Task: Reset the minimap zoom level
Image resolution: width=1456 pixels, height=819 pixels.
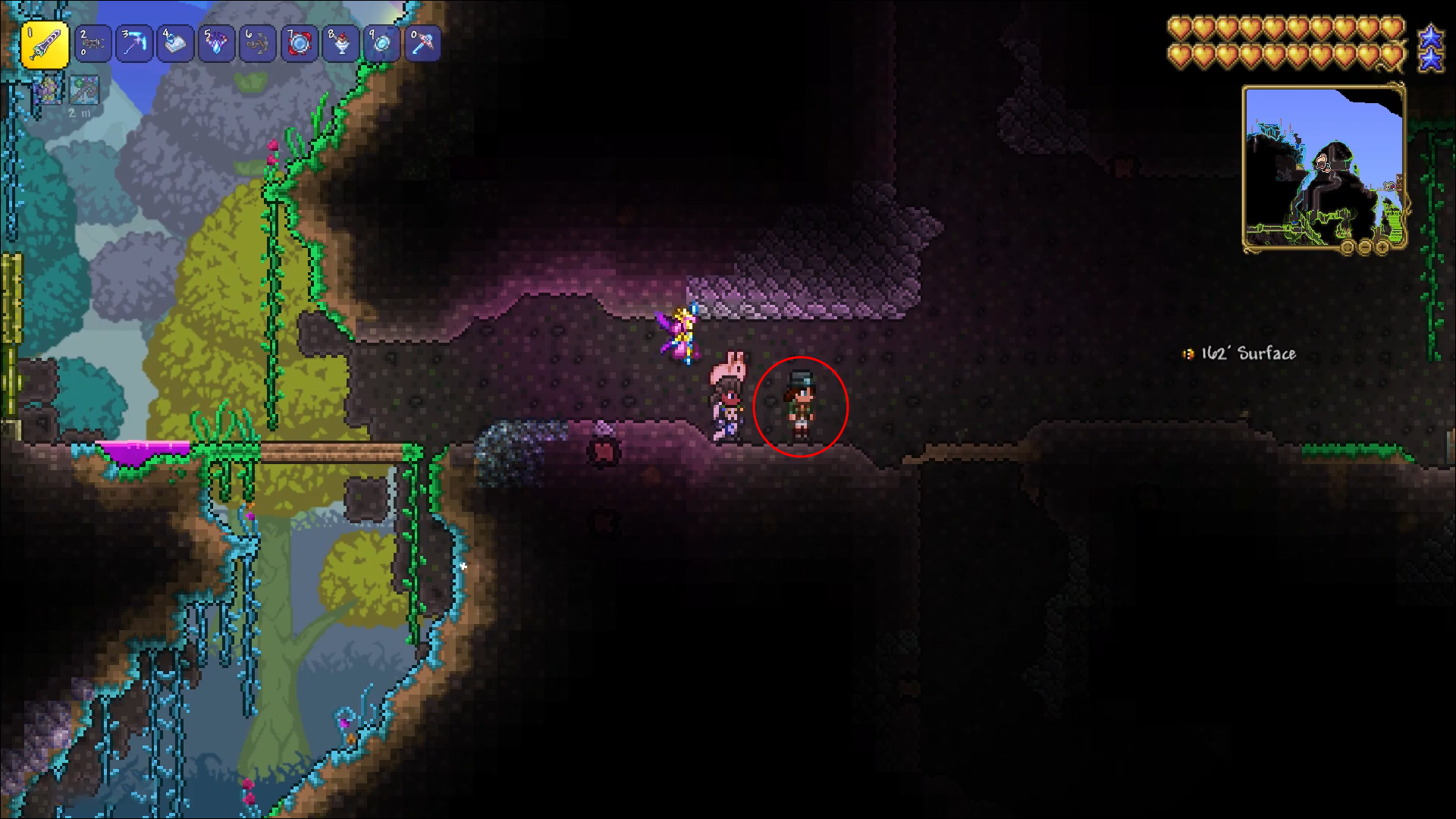Action: coord(1348,248)
